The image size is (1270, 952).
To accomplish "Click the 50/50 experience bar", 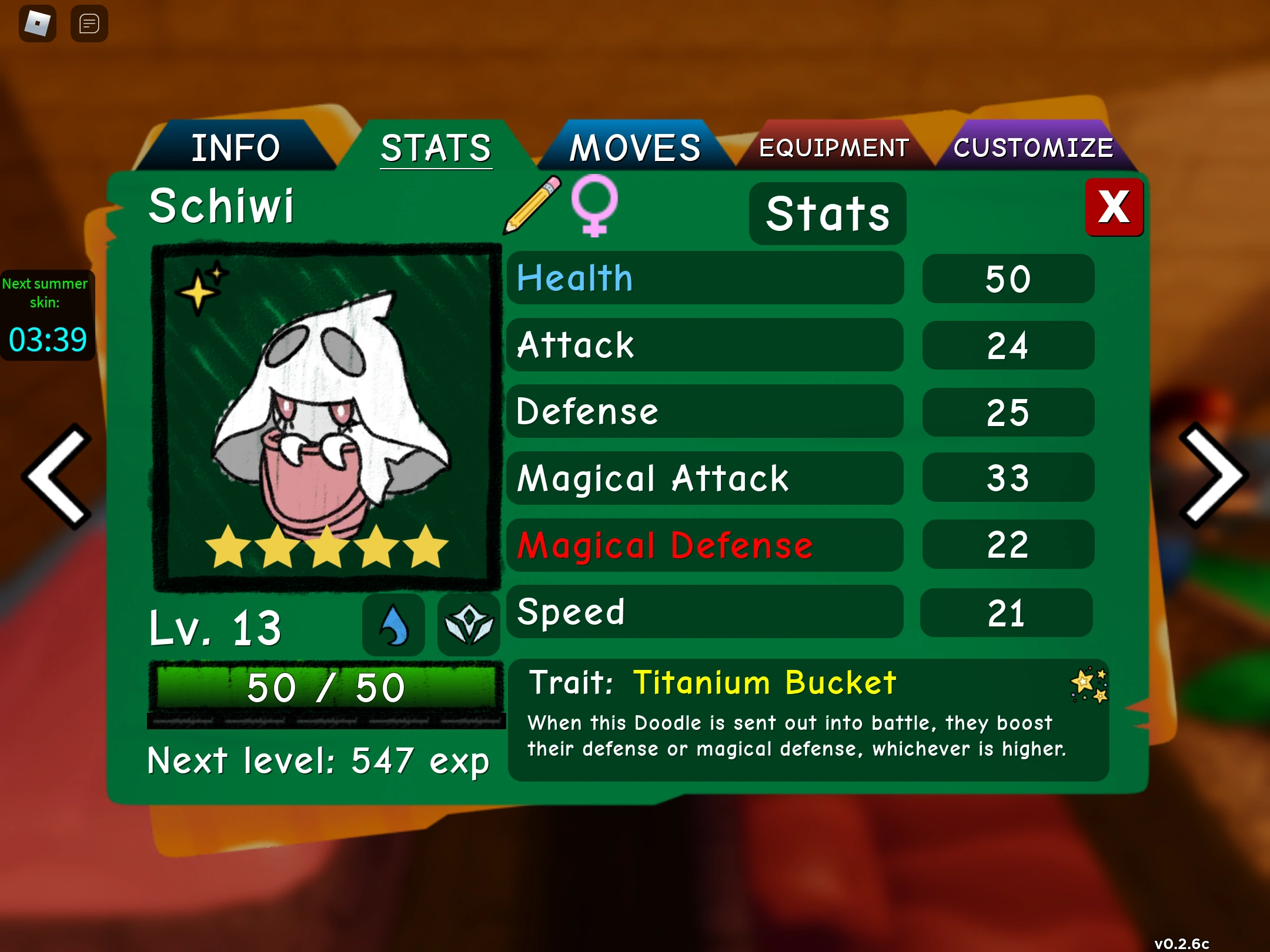I will [327, 686].
